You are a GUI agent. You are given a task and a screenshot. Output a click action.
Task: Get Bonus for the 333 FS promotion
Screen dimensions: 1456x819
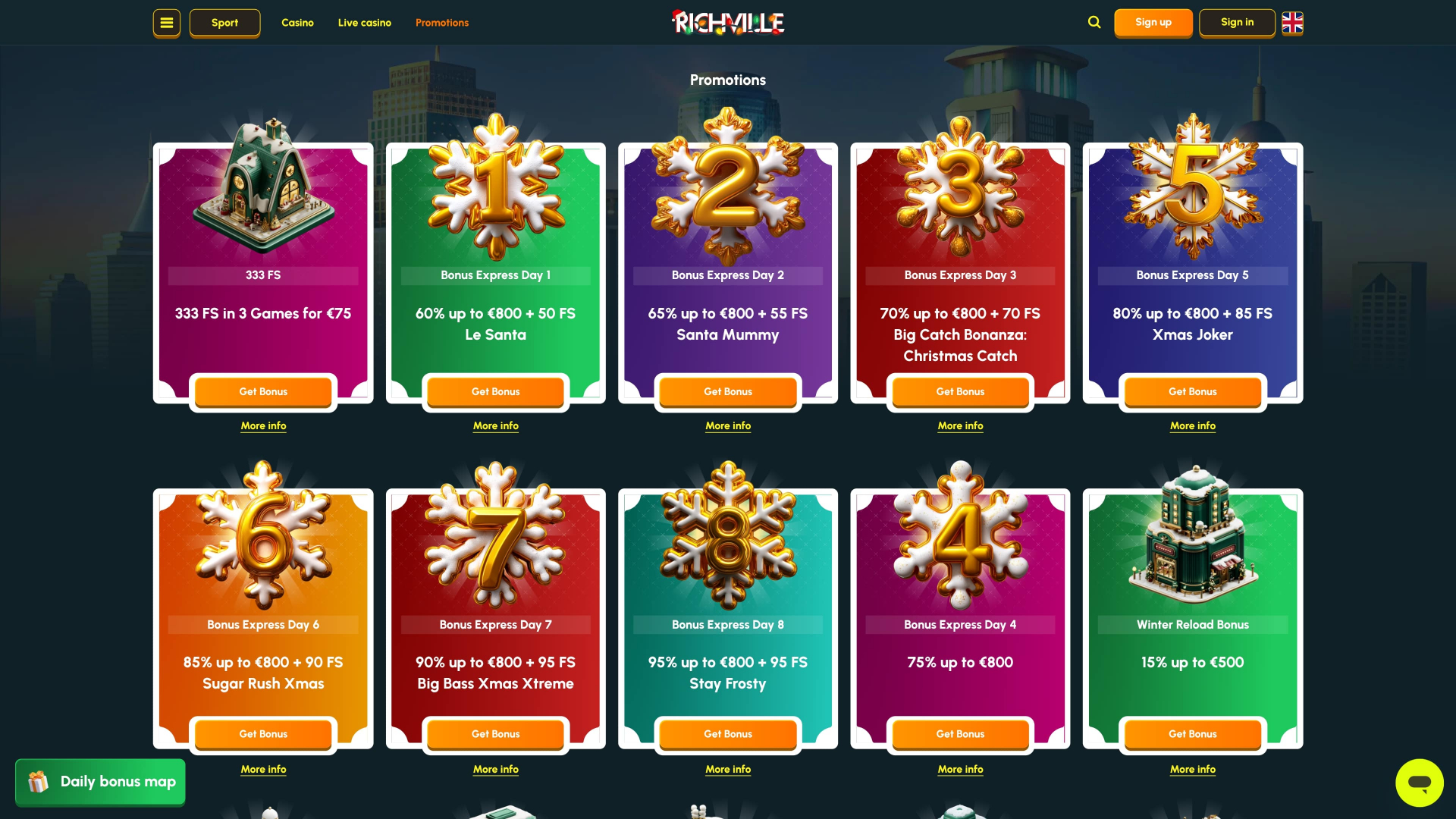[x=263, y=392]
